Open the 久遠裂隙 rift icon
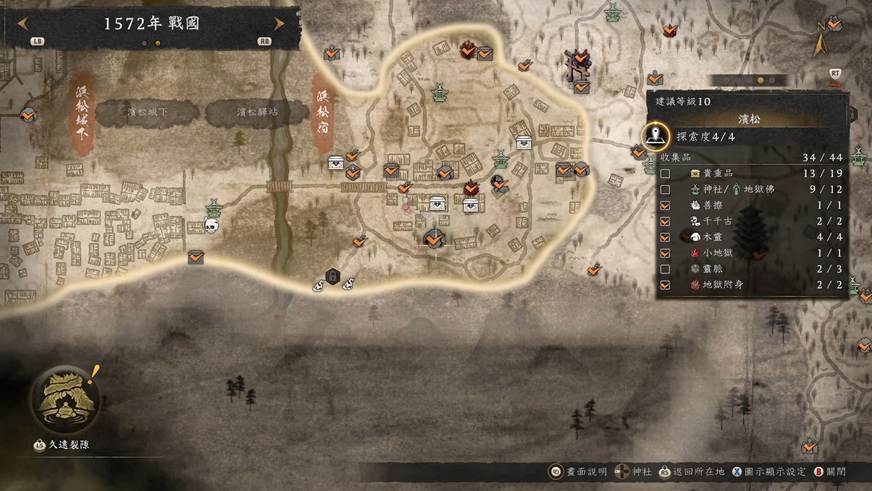Image resolution: width=872 pixels, height=491 pixels. point(64,398)
